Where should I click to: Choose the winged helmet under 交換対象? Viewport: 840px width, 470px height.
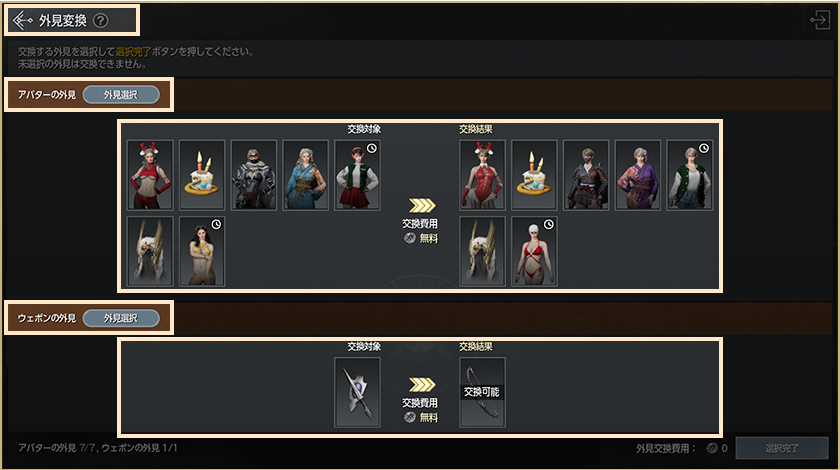(x=150, y=251)
